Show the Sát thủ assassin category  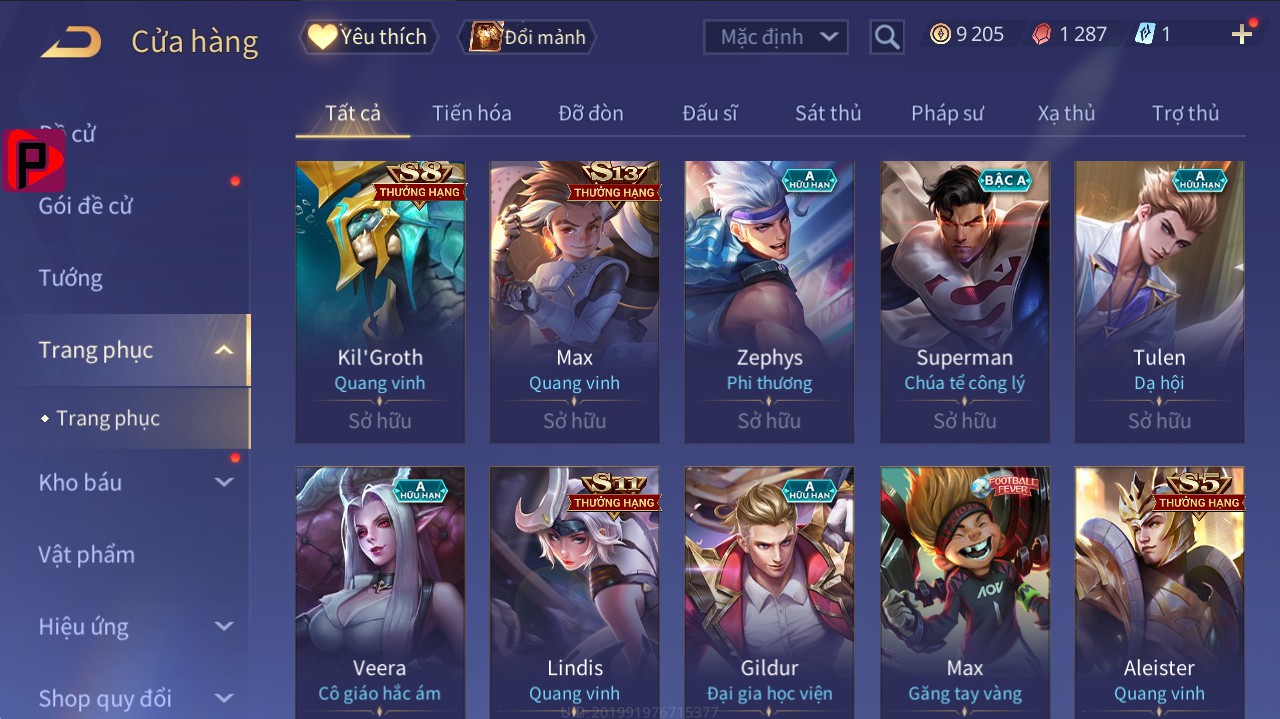(827, 113)
